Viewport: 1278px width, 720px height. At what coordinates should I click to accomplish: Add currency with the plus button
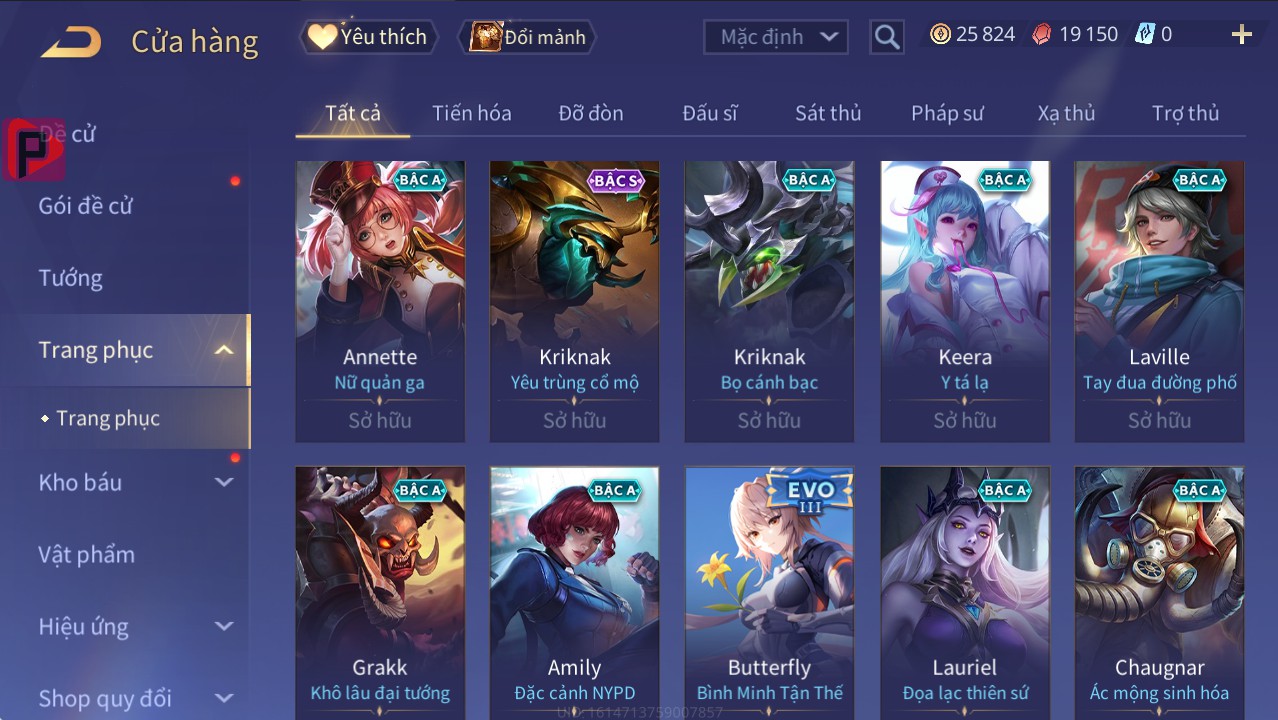click(x=1241, y=35)
